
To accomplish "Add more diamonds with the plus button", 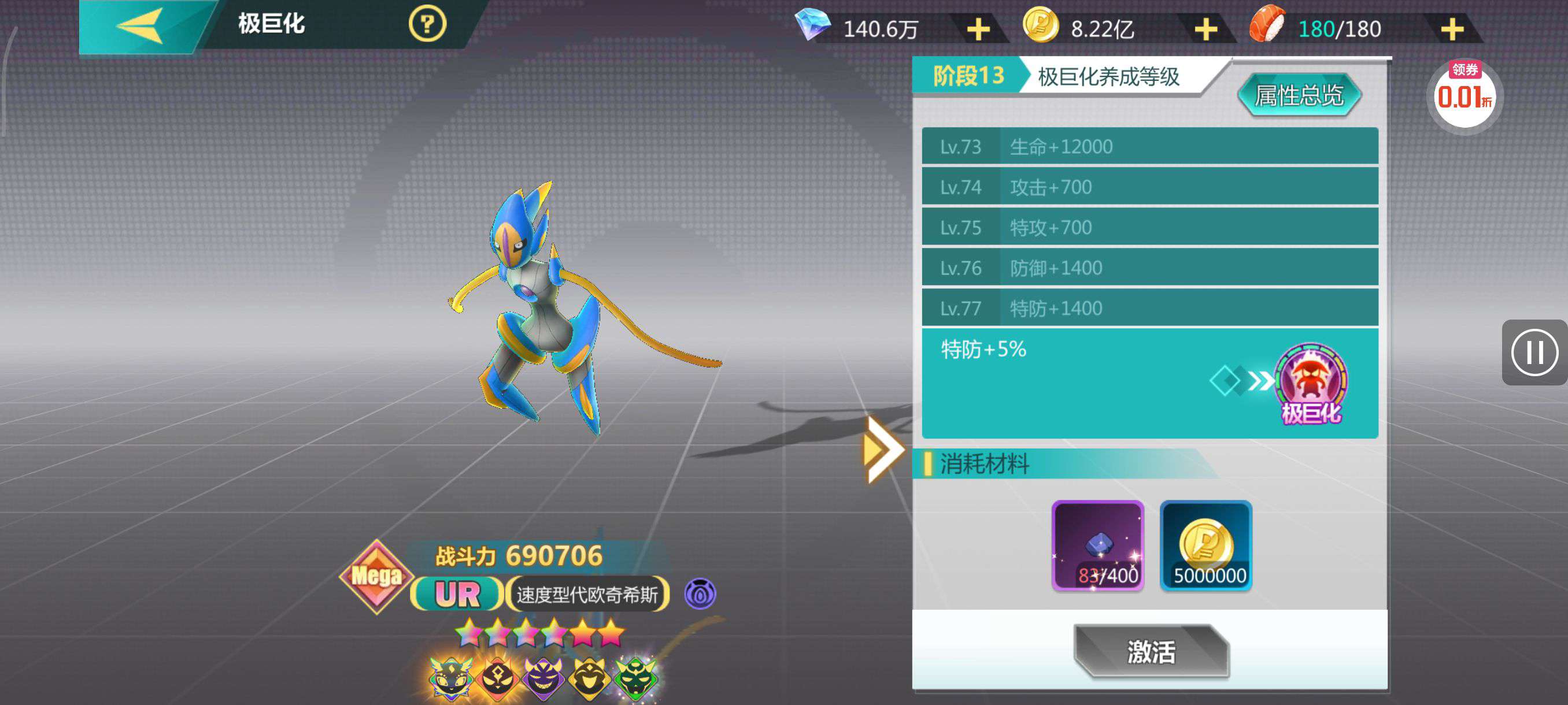I will click(x=978, y=29).
